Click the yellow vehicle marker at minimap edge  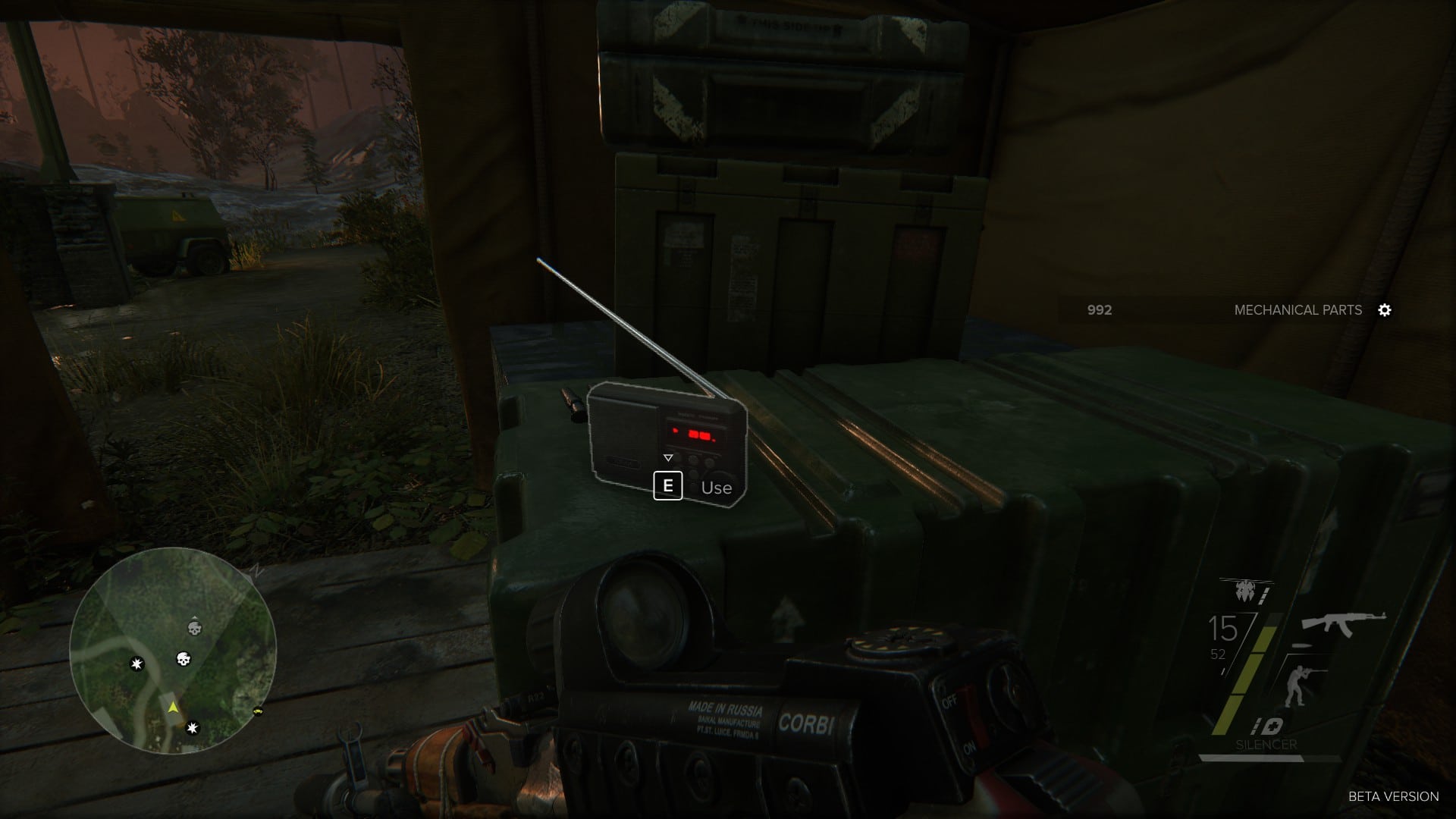259,712
